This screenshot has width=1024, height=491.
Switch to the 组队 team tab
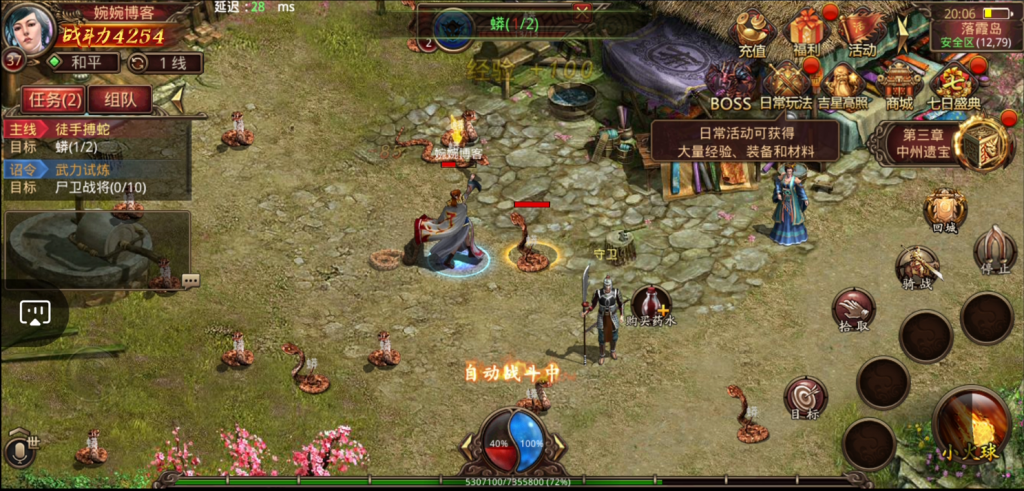point(120,99)
